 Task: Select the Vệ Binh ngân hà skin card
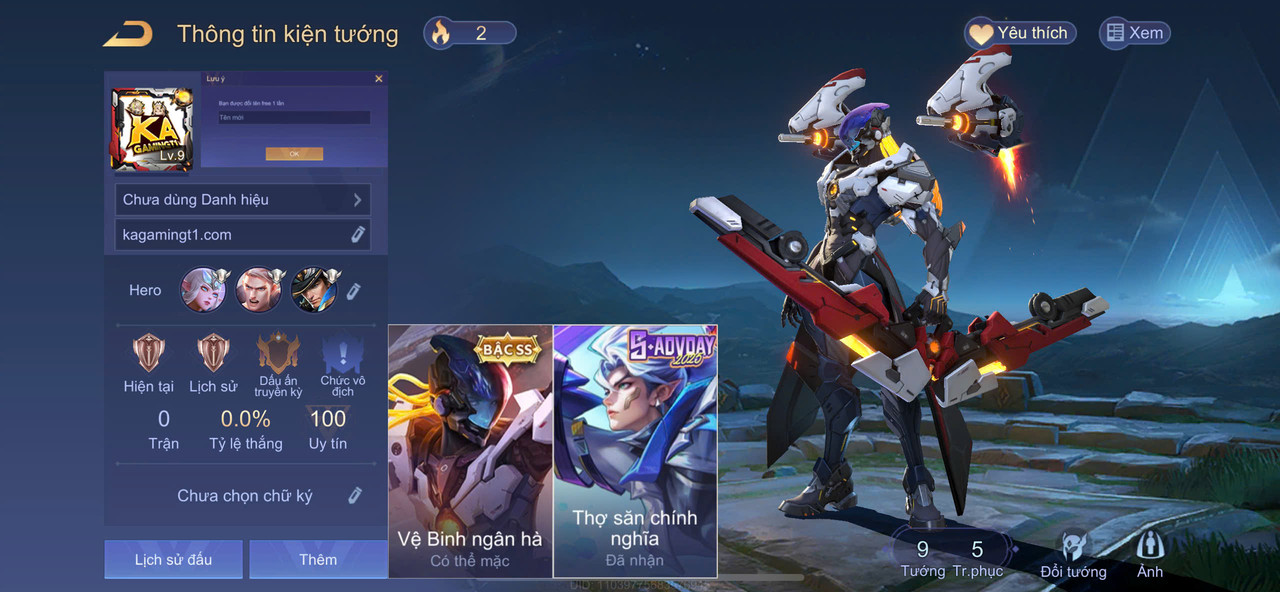tap(470, 451)
